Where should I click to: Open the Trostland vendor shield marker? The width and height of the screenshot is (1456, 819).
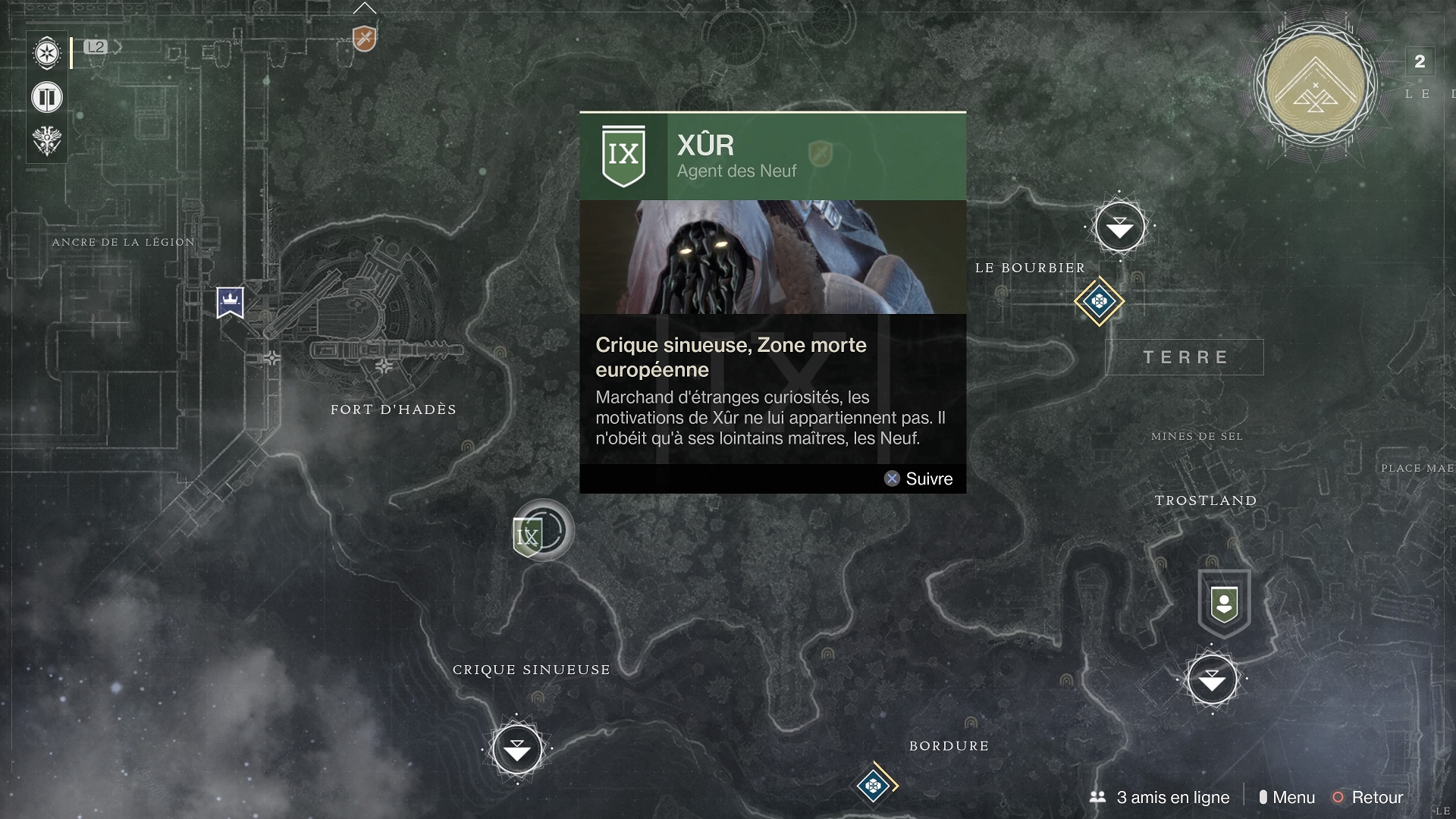(1224, 604)
